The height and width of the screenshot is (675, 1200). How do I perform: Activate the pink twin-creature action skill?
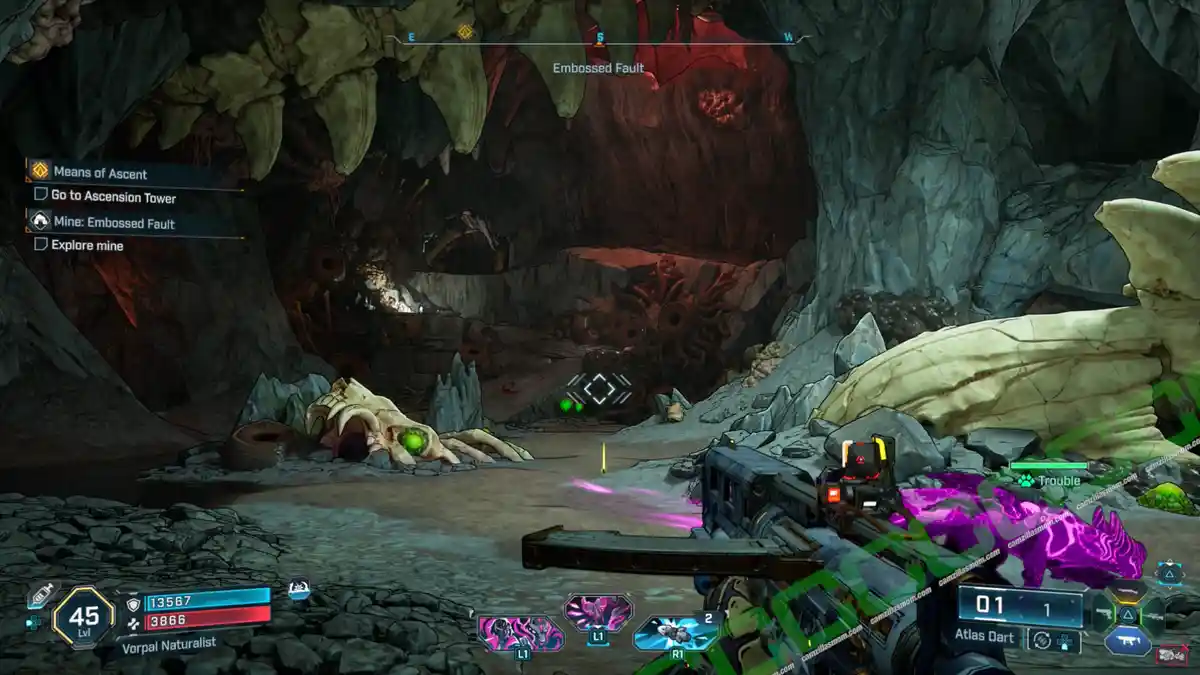pyautogui.click(x=519, y=633)
